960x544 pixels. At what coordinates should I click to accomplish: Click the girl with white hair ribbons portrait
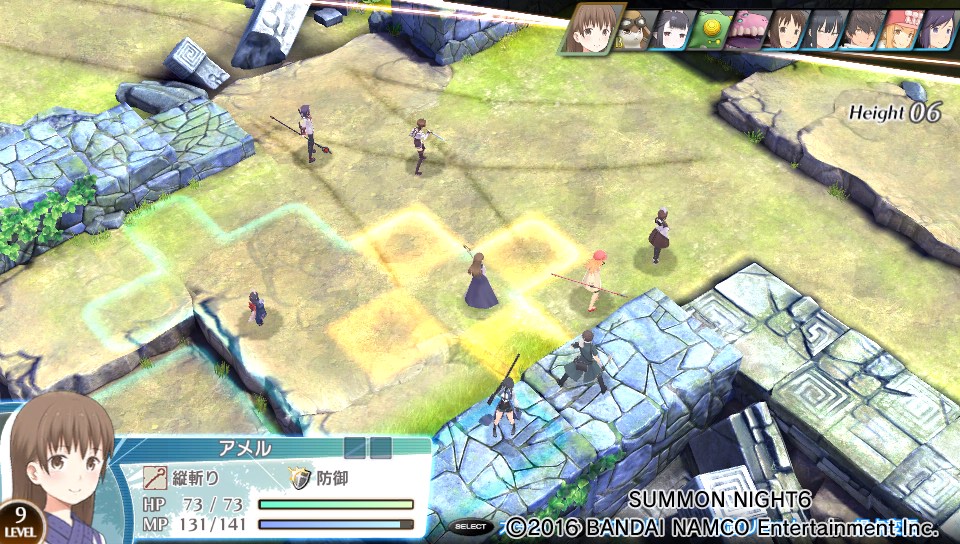click(672, 30)
